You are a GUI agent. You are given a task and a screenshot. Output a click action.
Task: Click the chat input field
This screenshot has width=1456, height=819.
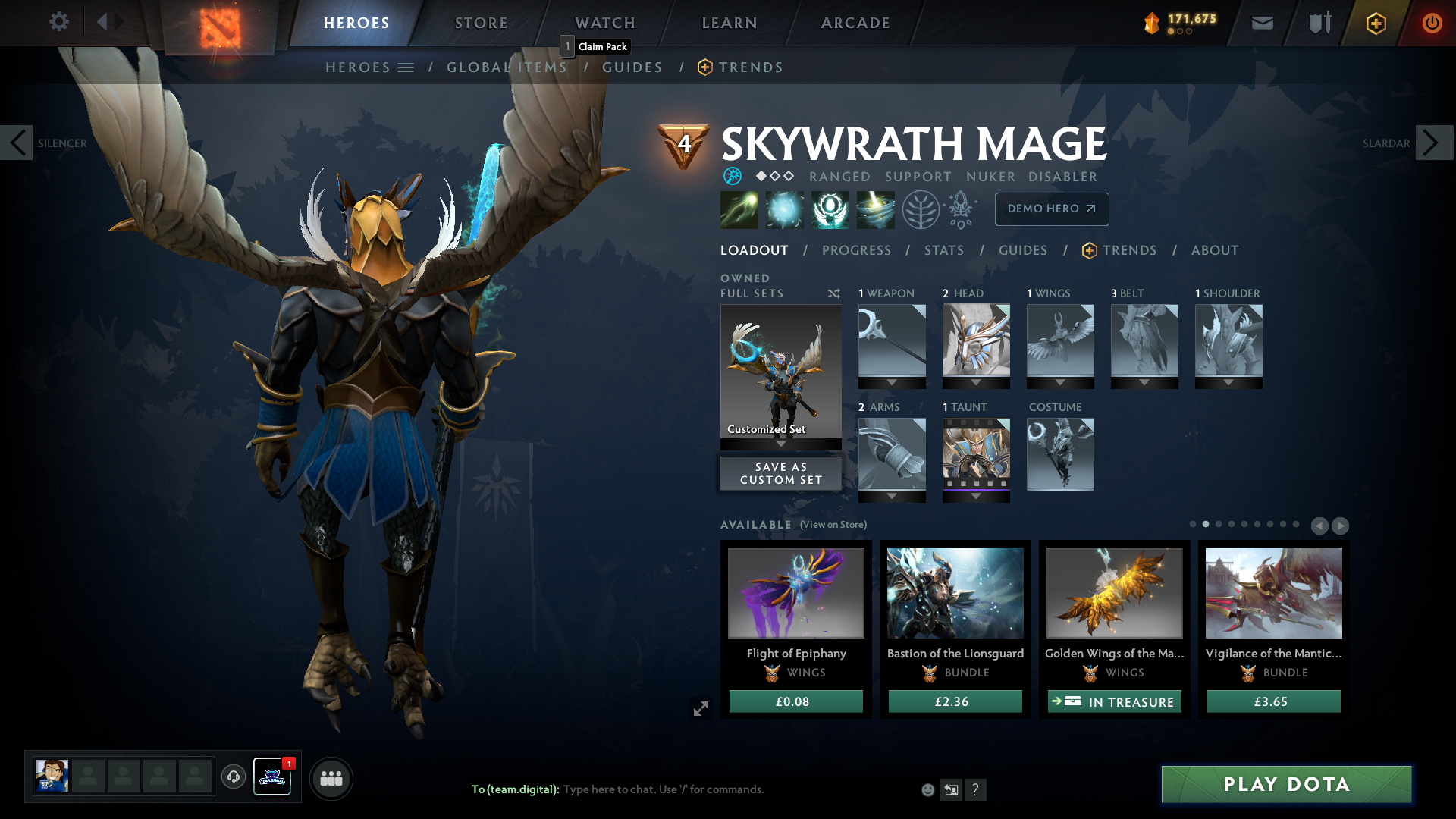(682, 789)
